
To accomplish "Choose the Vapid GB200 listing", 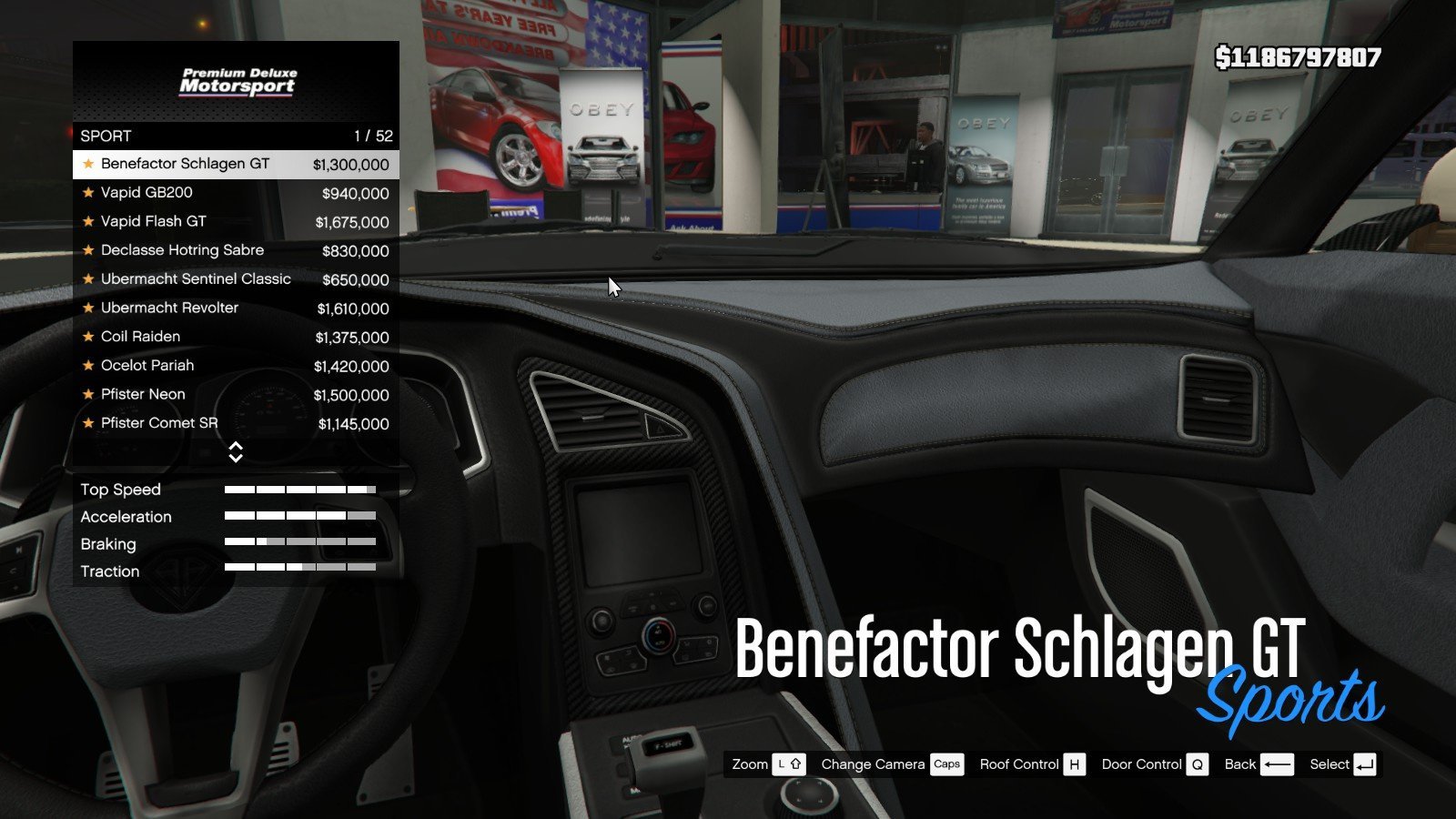I will tap(235, 193).
